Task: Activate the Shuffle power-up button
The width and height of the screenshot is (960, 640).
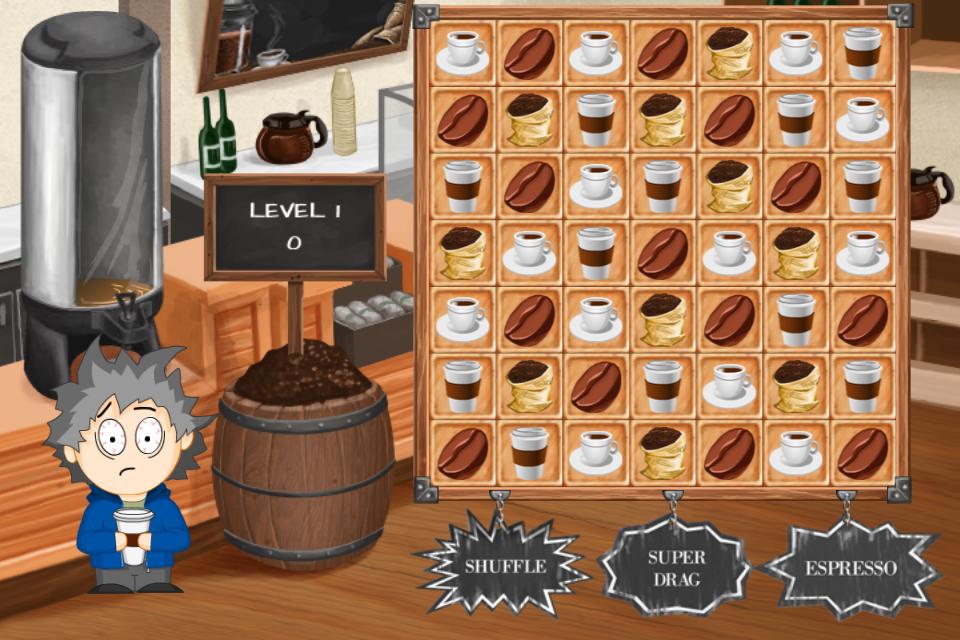Action: point(504,566)
